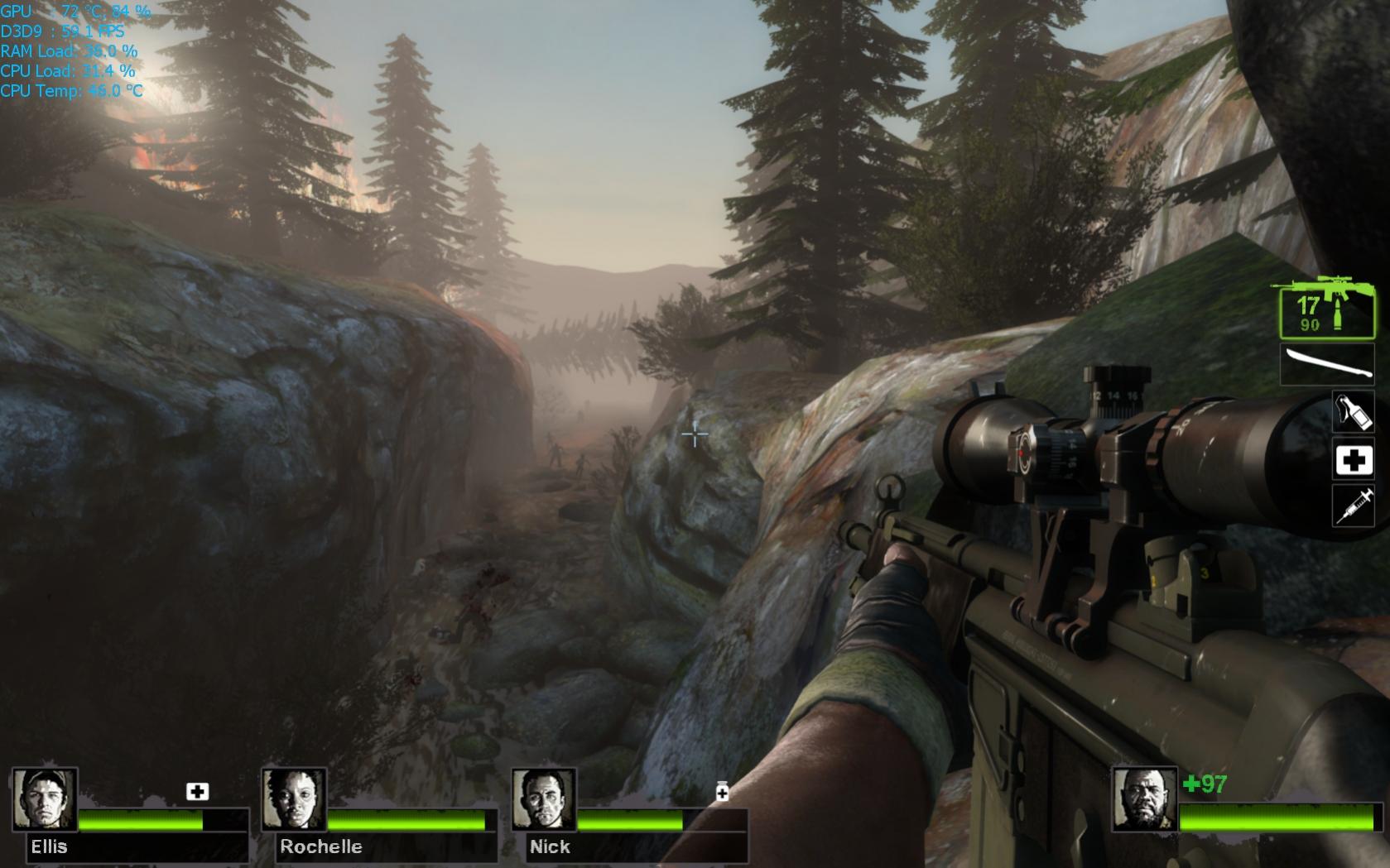Click the pills icon above Nick's health
The image size is (1390, 868).
pyautogui.click(x=722, y=792)
